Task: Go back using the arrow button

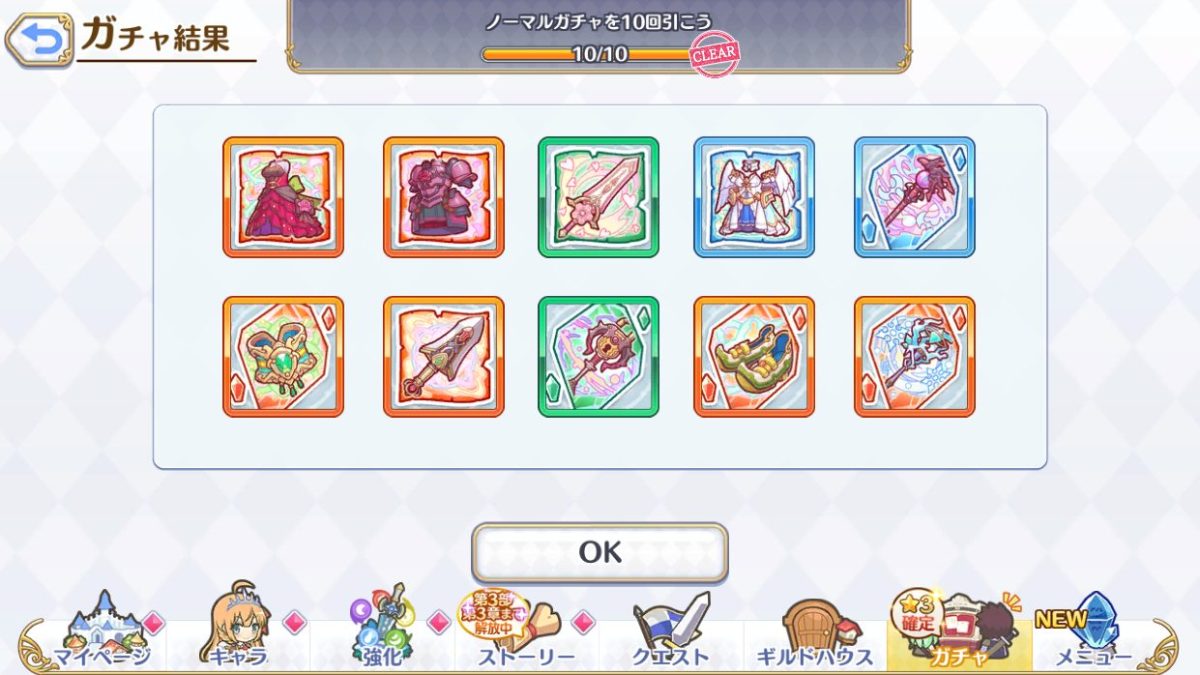Action: [x=39, y=40]
